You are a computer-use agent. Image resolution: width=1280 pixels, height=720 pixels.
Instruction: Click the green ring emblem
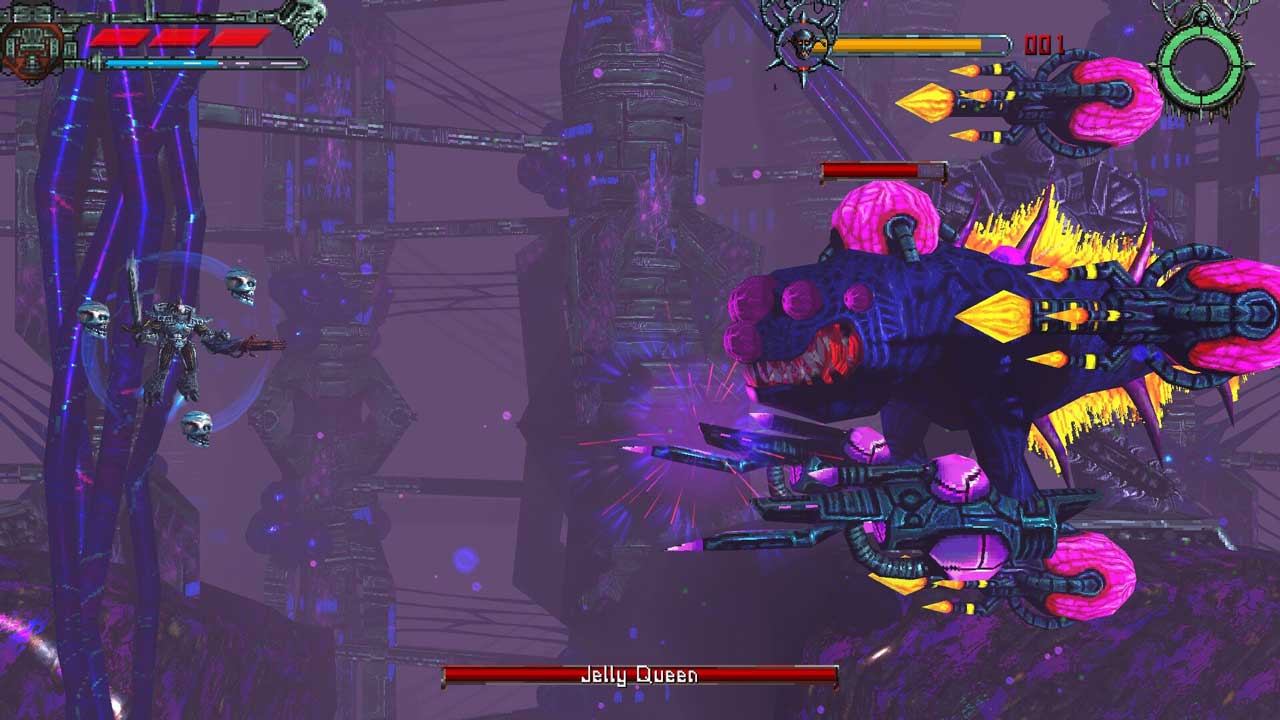pos(1200,62)
